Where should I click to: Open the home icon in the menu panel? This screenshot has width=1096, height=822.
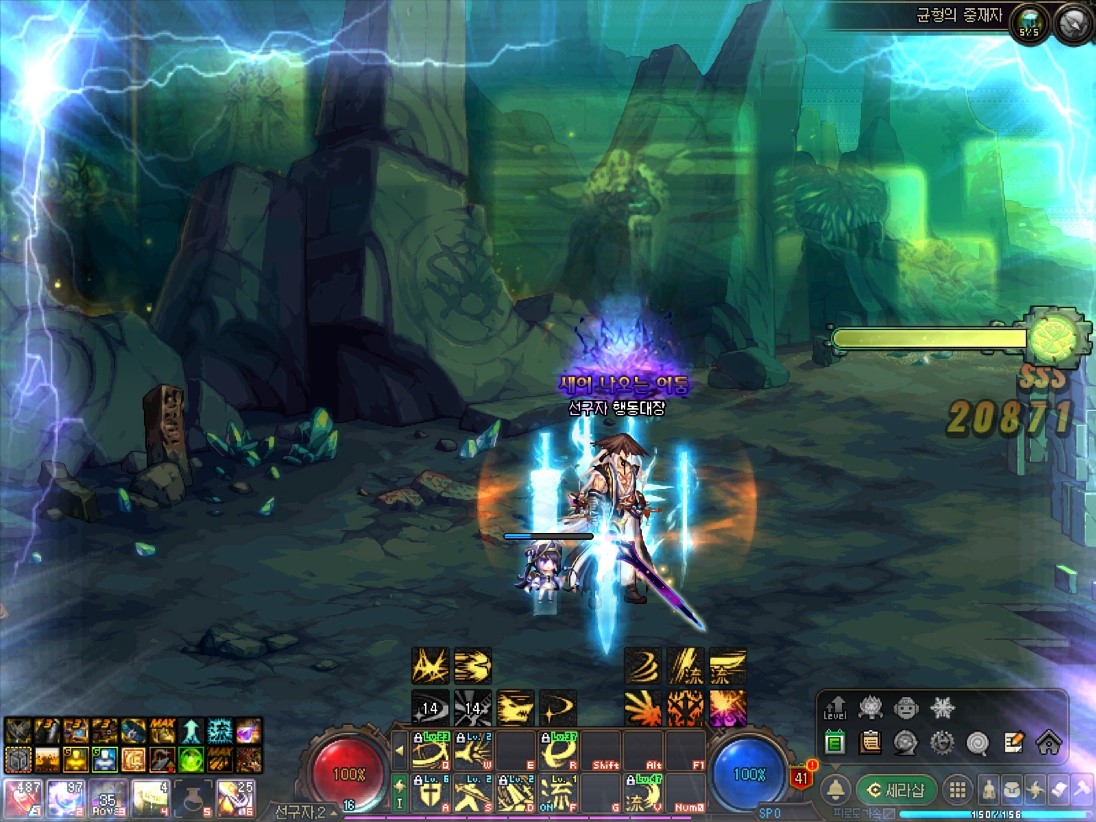tap(1047, 742)
